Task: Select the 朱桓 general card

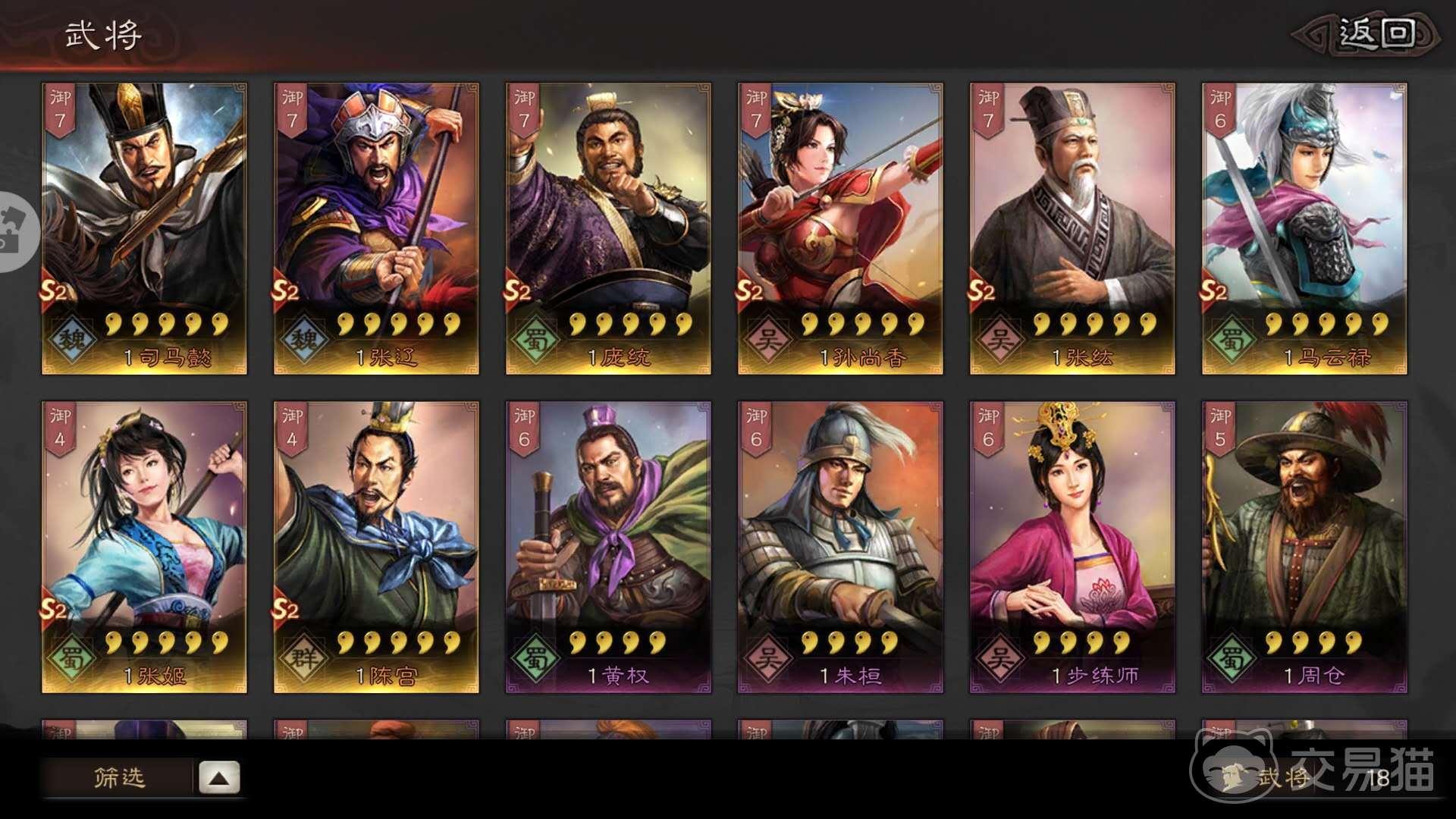Action: (x=840, y=546)
